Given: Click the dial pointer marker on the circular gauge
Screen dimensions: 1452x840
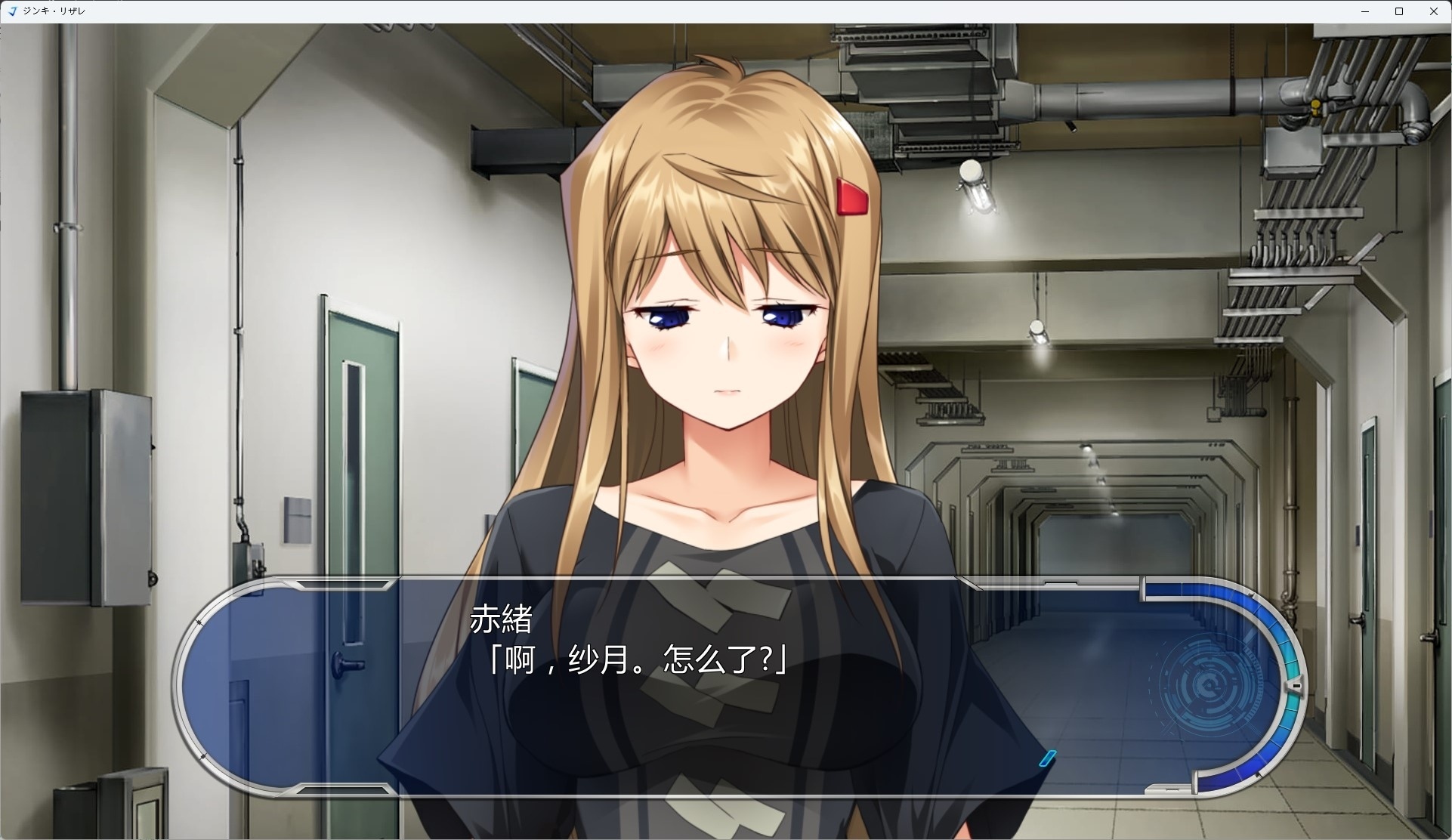Looking at the screenshot, I should click(x=1298, y=686).
